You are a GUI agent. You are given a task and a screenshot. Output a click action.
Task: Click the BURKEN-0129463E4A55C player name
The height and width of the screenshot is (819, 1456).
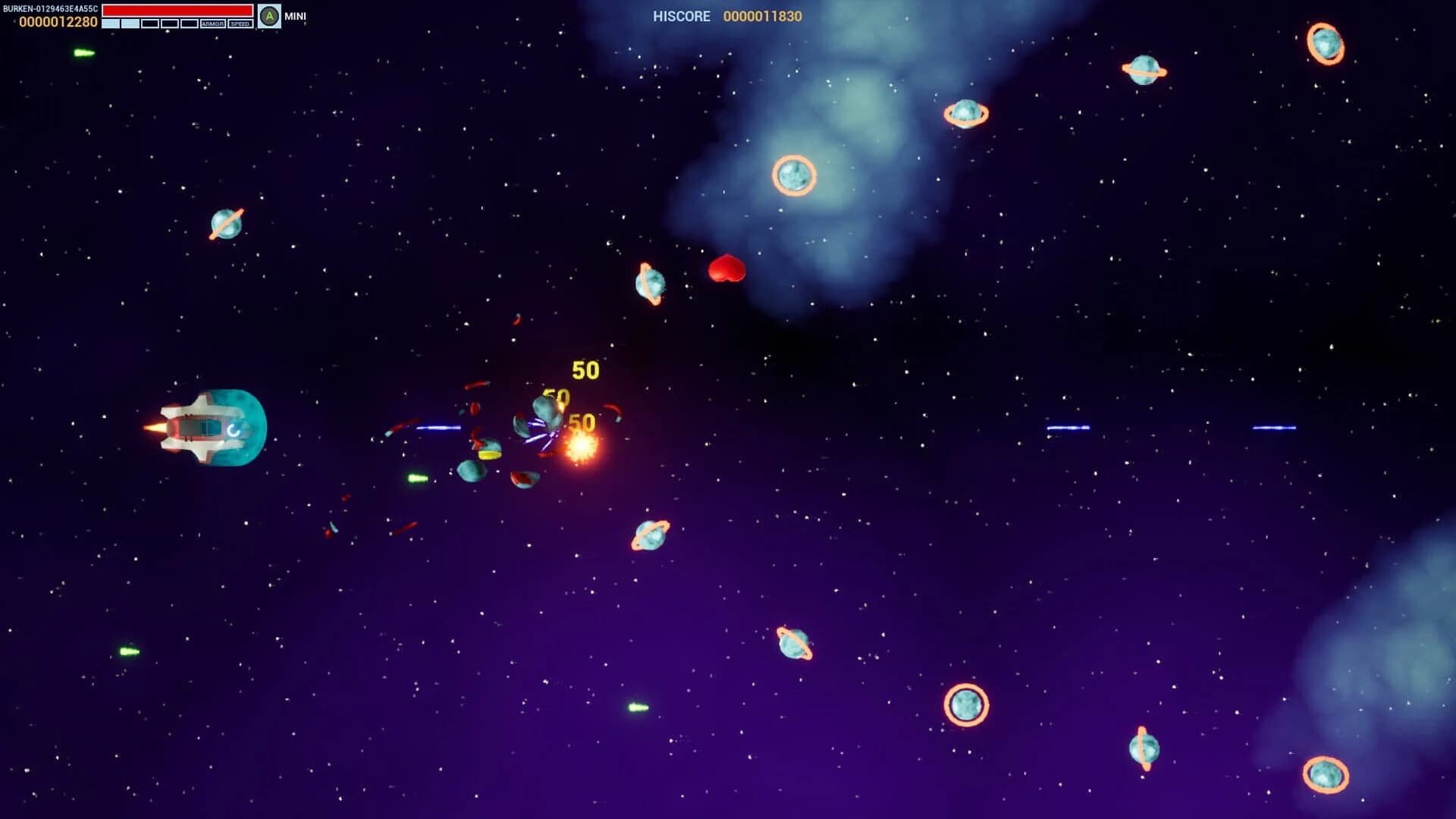[x=50, y=8]
